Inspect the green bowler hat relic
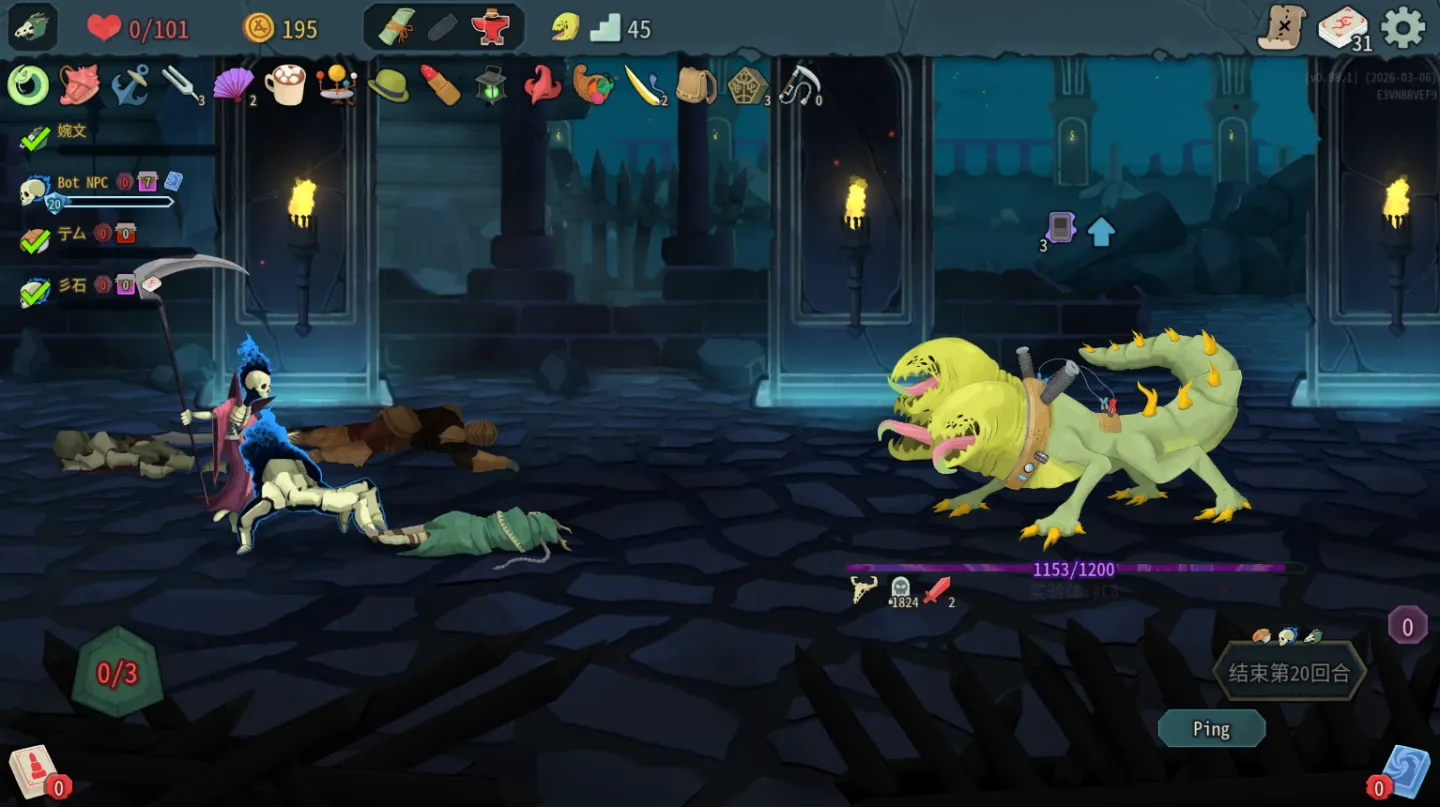1440x807 pixels. coord(388,86)
